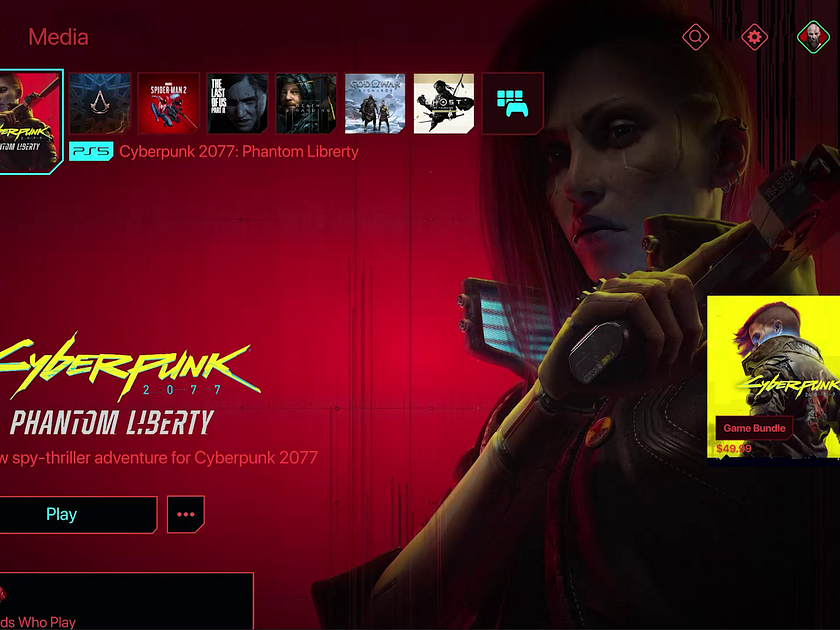This screenshot has height=630, width=840.
Task: Open the game library controller icon
Action: click(513, 103)
